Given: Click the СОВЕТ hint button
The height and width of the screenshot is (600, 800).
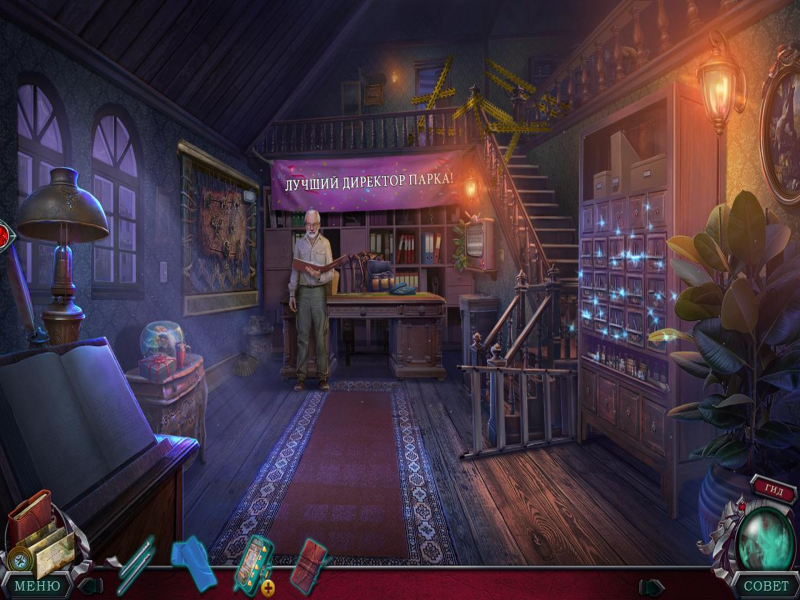Looking at the screenshot, I should click(x=765, y=586).
